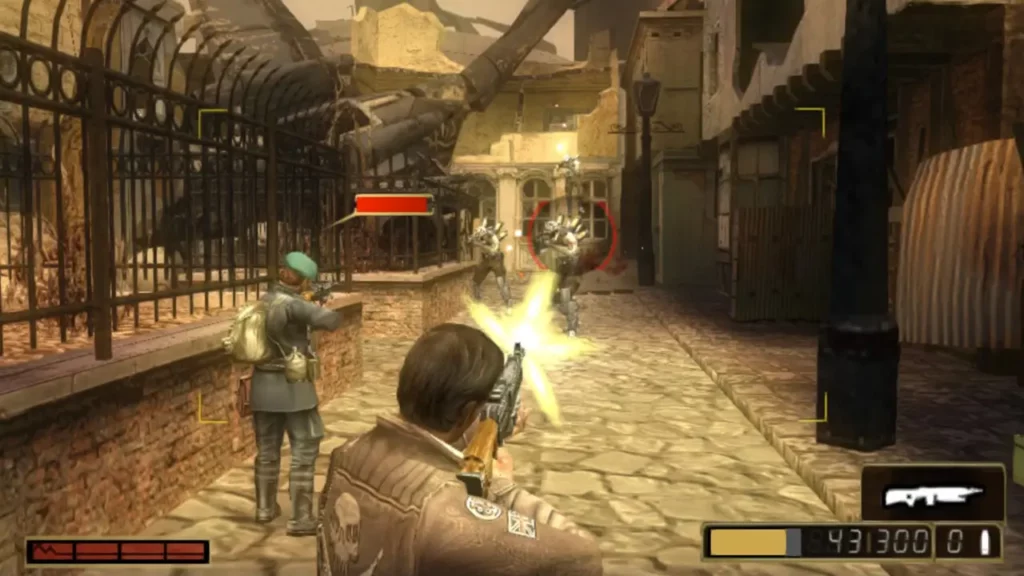The width and height of the screenshot is (1024, 576).
Task: Select the rifle weapon icon
Action: (x=933, y=494)
